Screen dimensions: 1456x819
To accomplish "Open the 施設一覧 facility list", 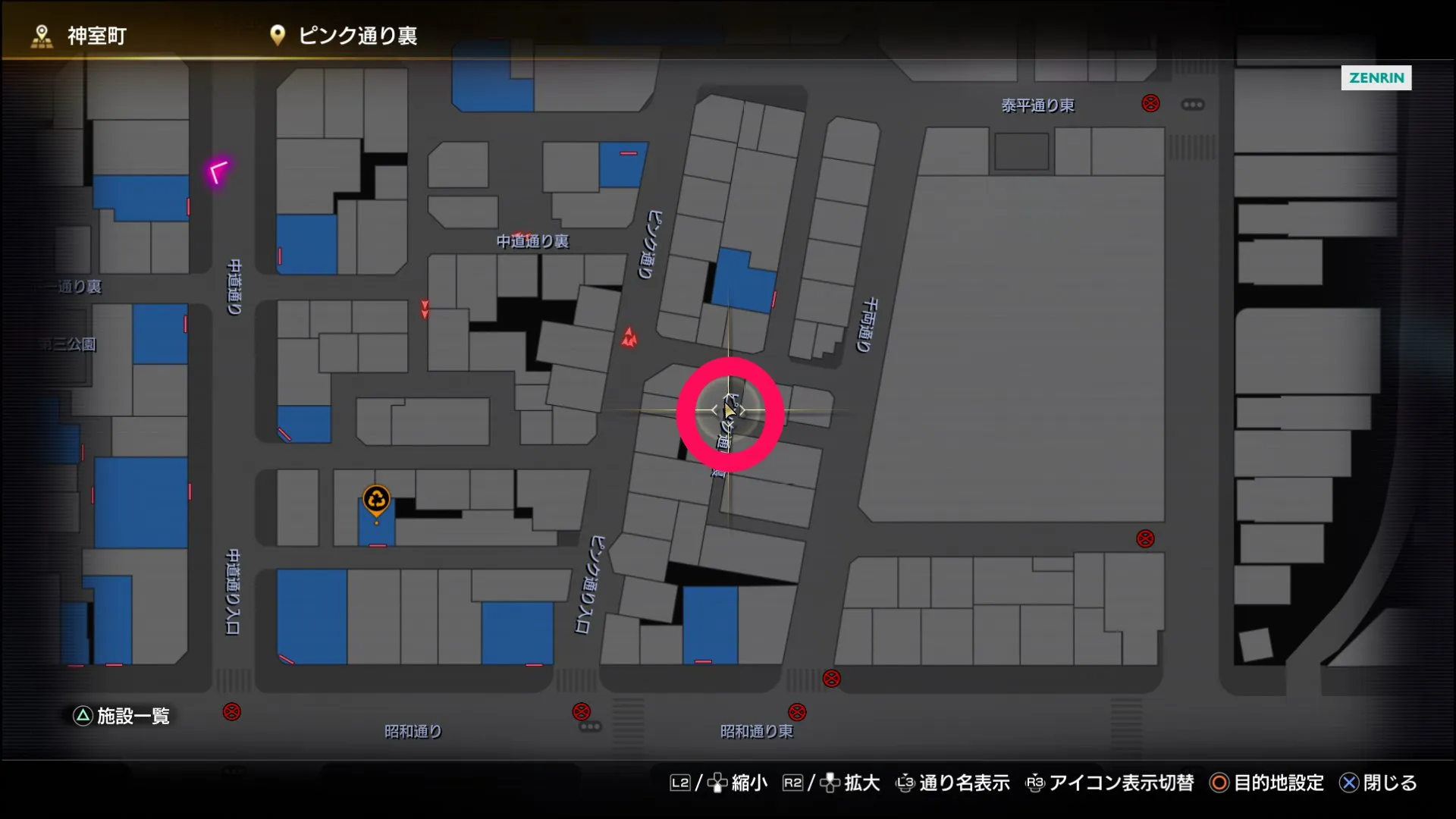I will tap(121, 715).
